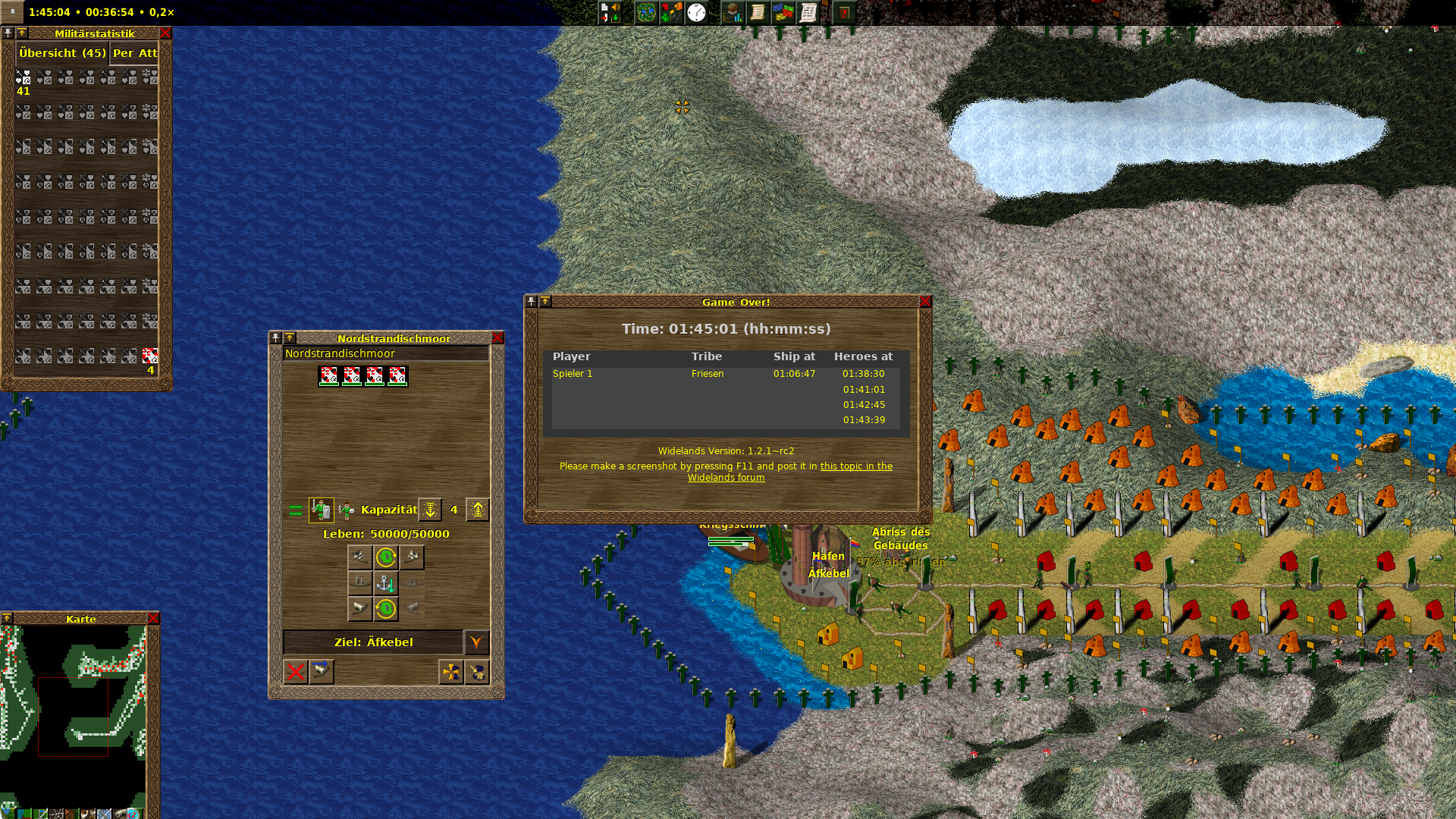The height and width of the screenshot is (819, 1456).
Task: Switch to the Übersicht (45) tab
Action: [63, 53]
